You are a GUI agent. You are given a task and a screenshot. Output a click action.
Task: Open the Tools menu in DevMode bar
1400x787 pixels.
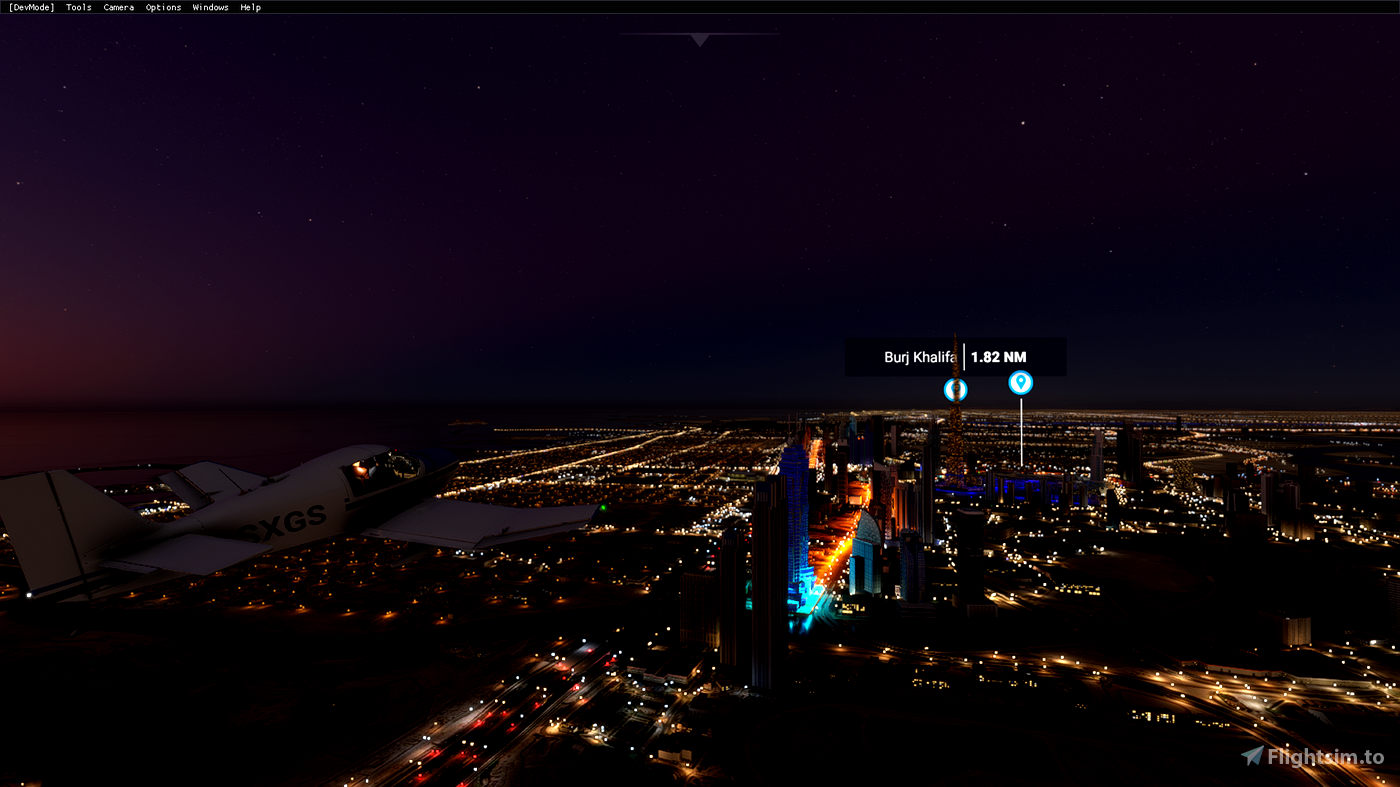(x=77, y=7)
